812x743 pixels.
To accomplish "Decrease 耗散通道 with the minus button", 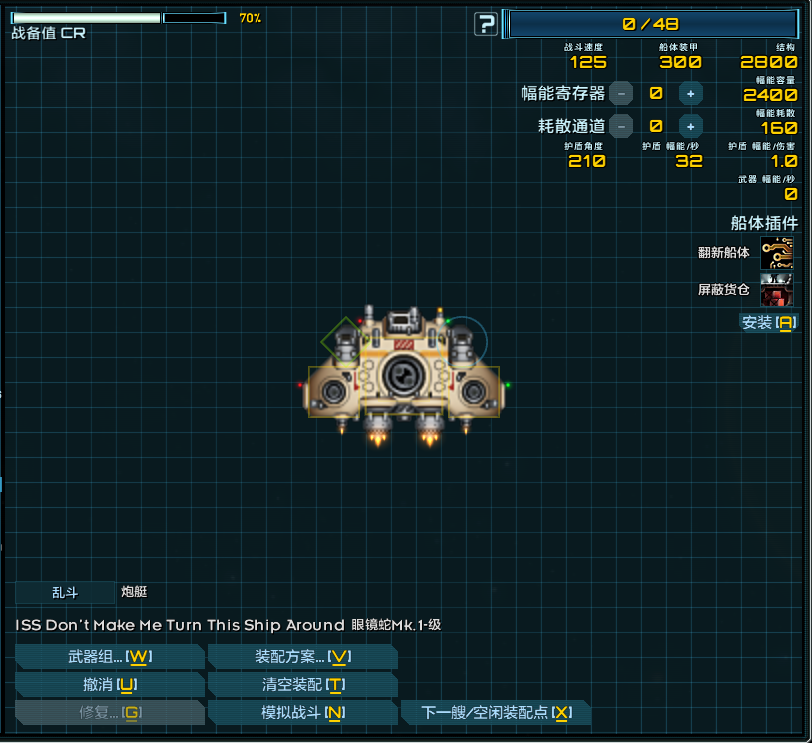I will point(621,126).
